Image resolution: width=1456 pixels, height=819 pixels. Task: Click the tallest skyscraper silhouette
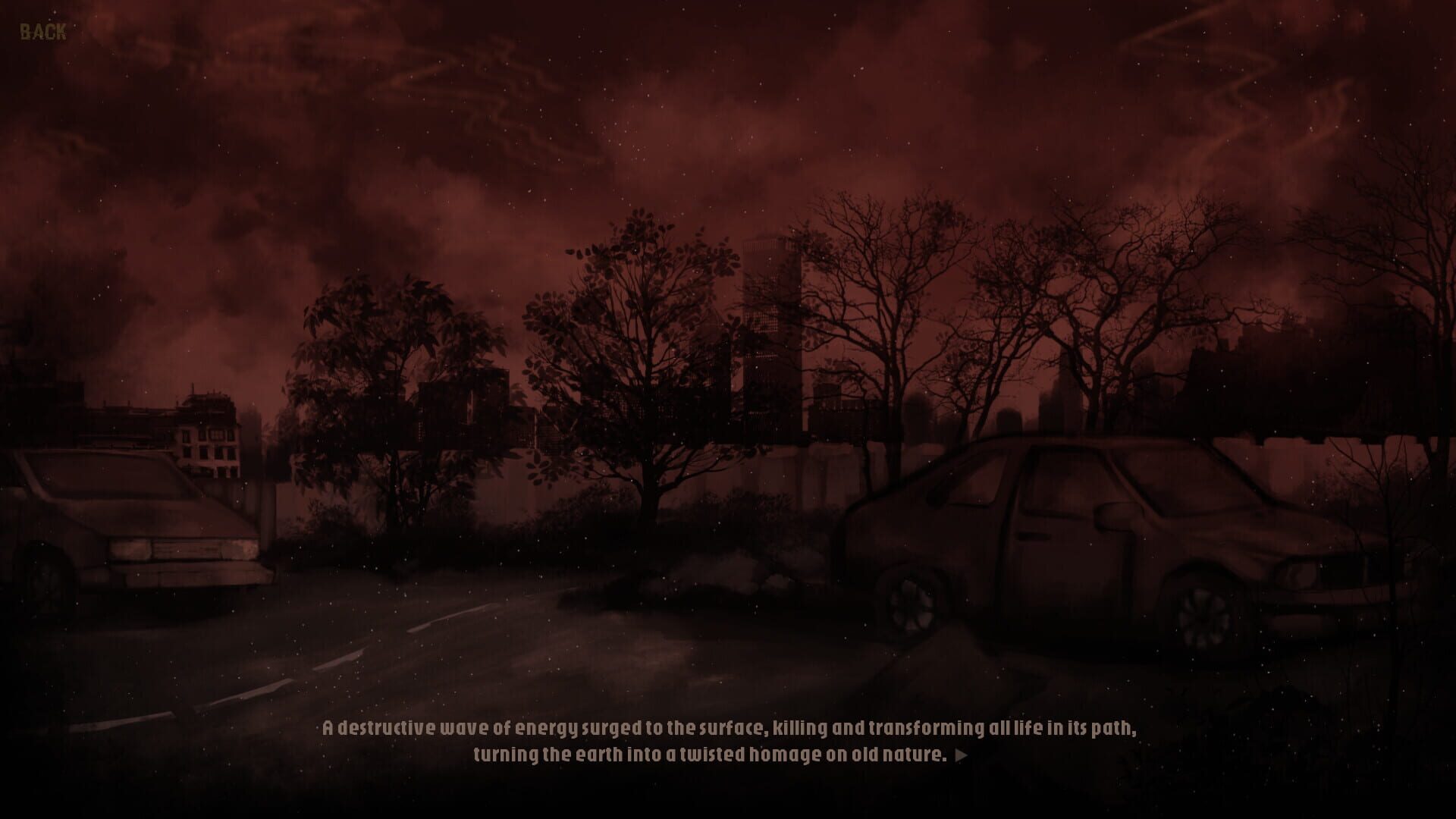click(x=766, y=318)
